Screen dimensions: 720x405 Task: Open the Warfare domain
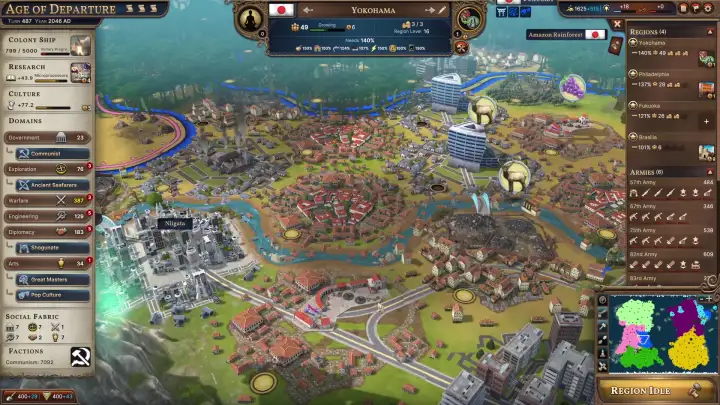pos(47,200)
